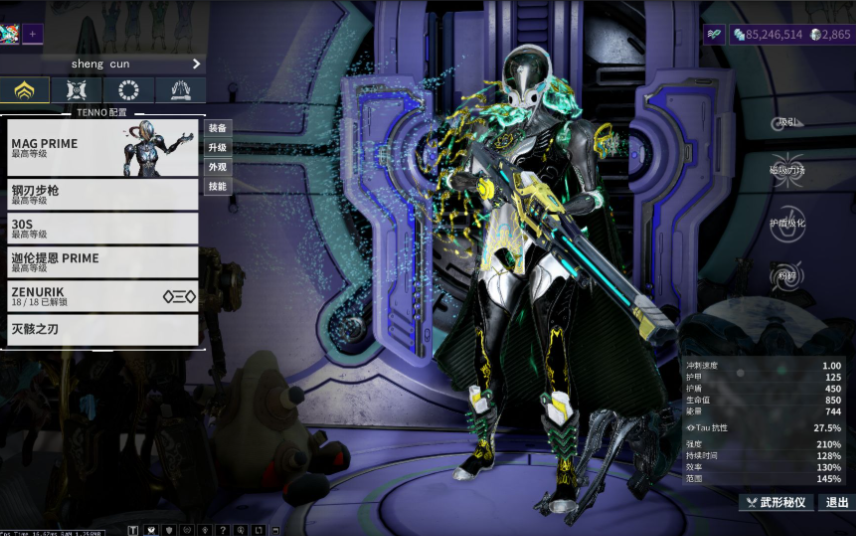Viewport: 856px width, 536px height.
Task: Choose the 30S secondary weapon slot
Action: tap(102, 228)
